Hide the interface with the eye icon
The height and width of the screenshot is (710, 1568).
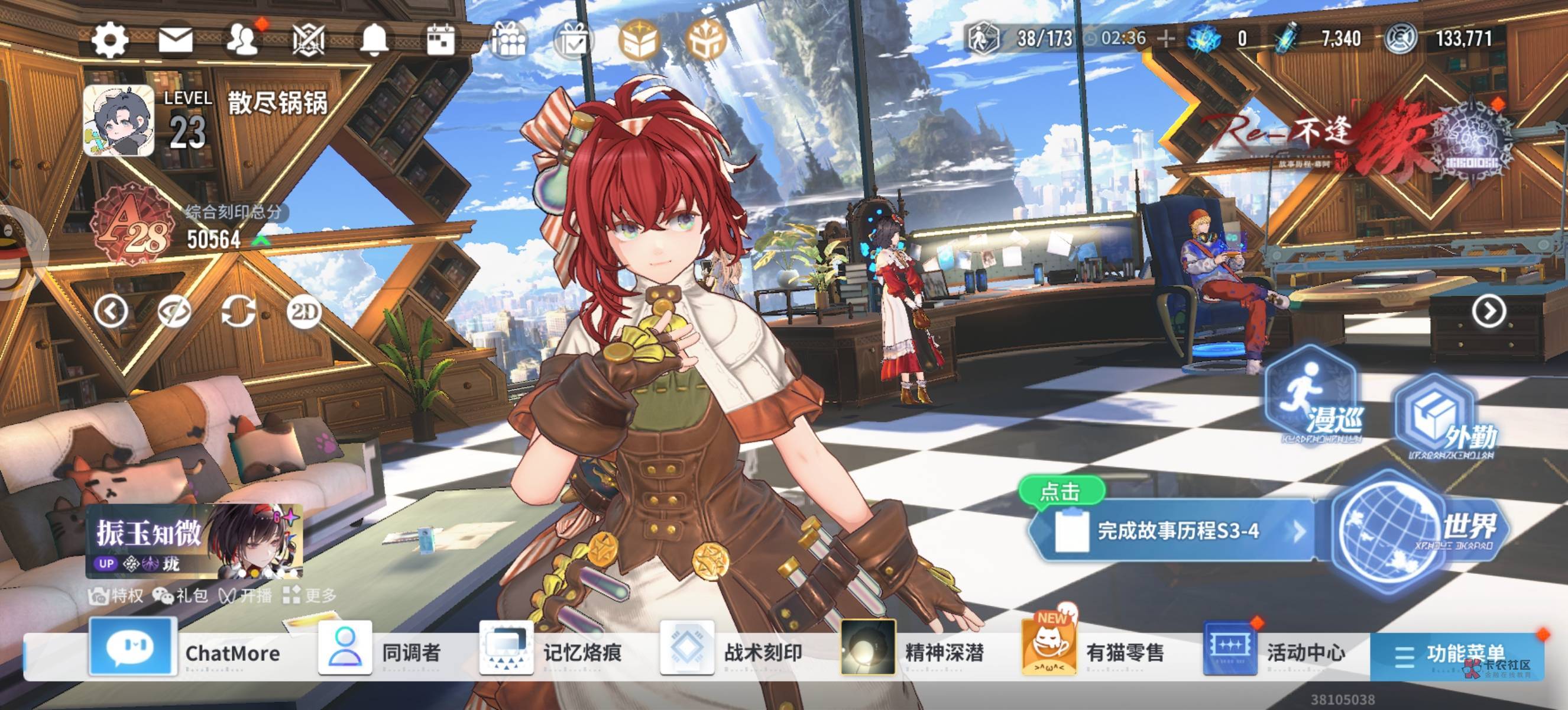pos(174,312)
